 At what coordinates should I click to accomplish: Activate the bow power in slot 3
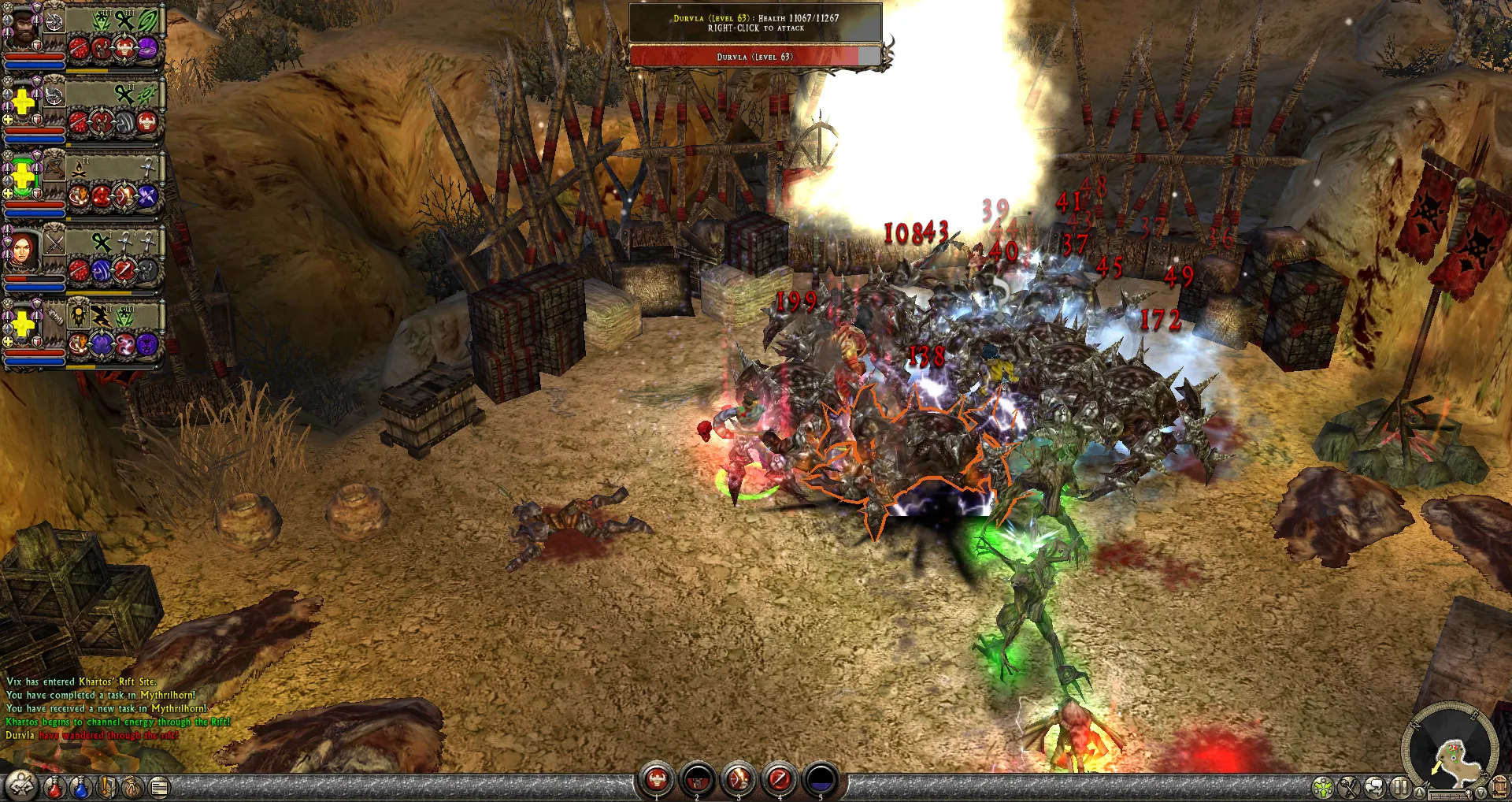point(738,780)
